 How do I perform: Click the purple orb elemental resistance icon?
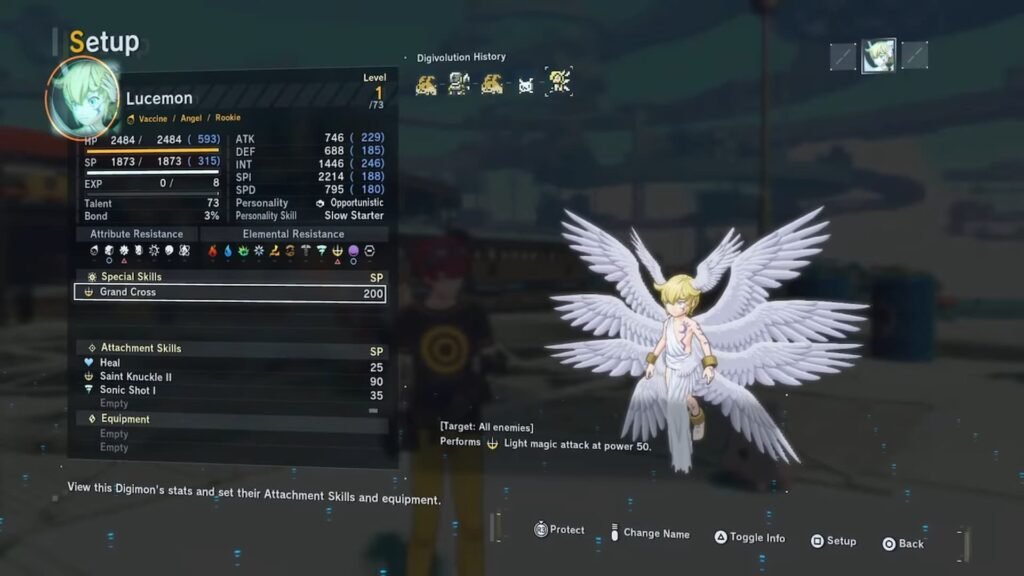[353, 251]
